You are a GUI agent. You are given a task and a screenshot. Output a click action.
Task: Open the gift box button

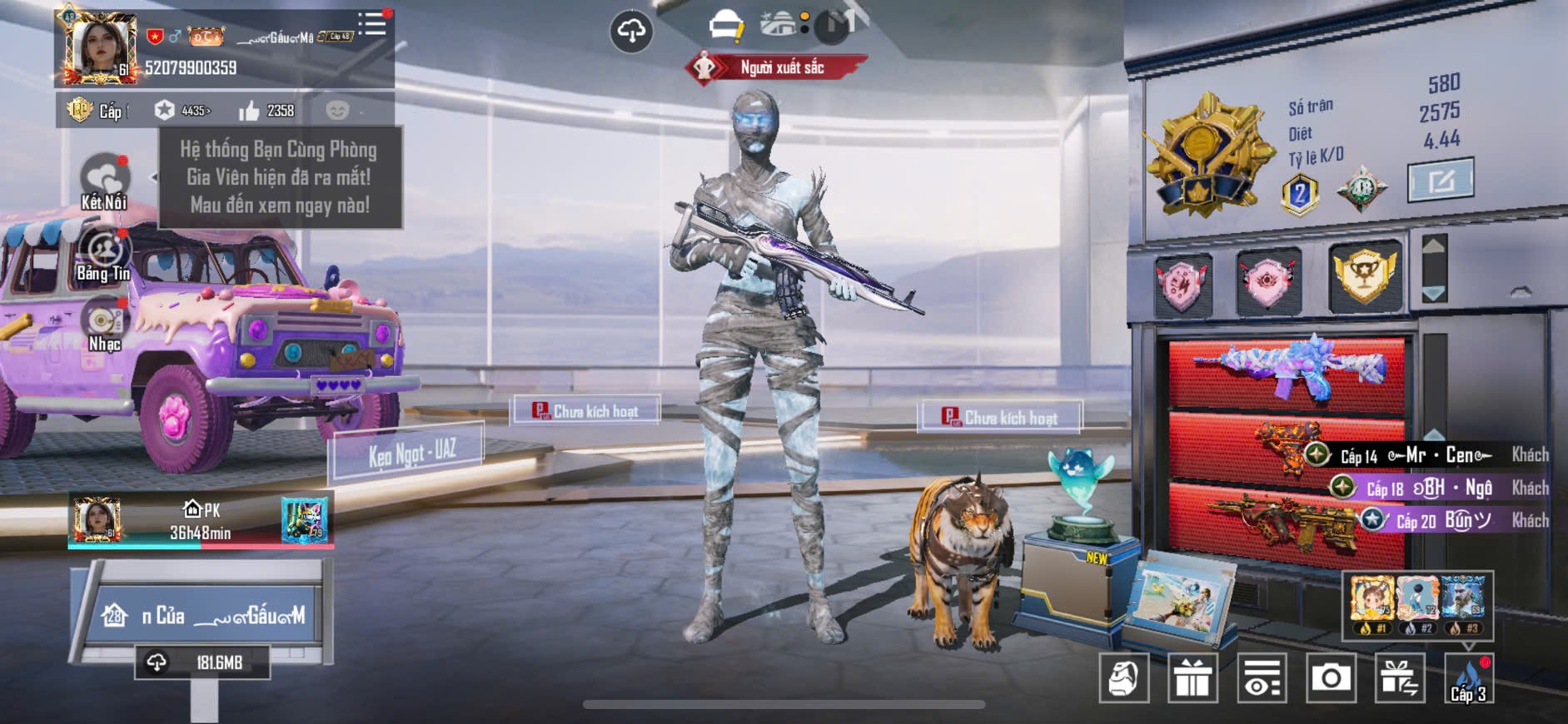pyautogui.click(x=1192, y=678)
